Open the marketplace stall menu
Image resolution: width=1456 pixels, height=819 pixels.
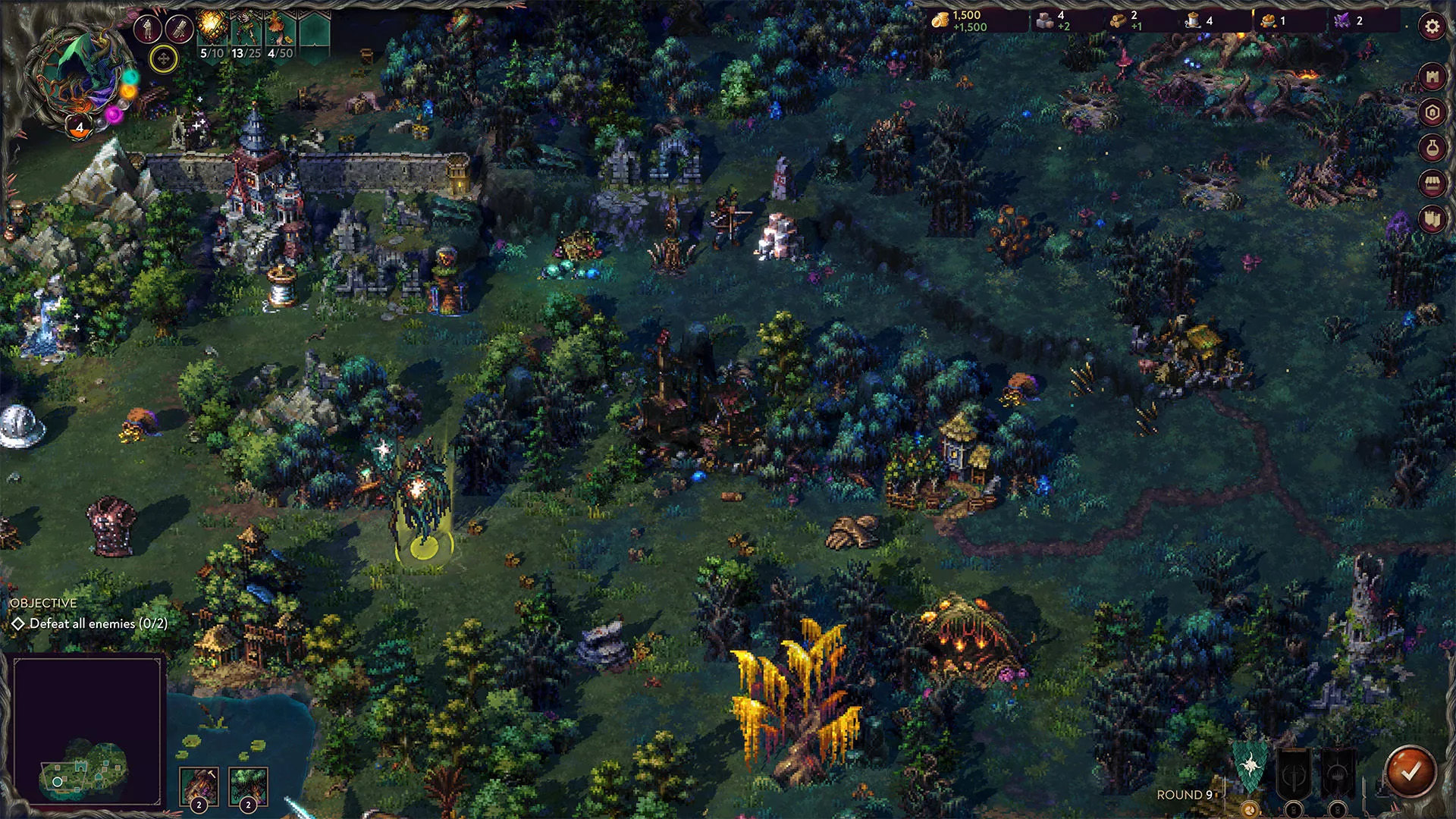[1432, 184]
